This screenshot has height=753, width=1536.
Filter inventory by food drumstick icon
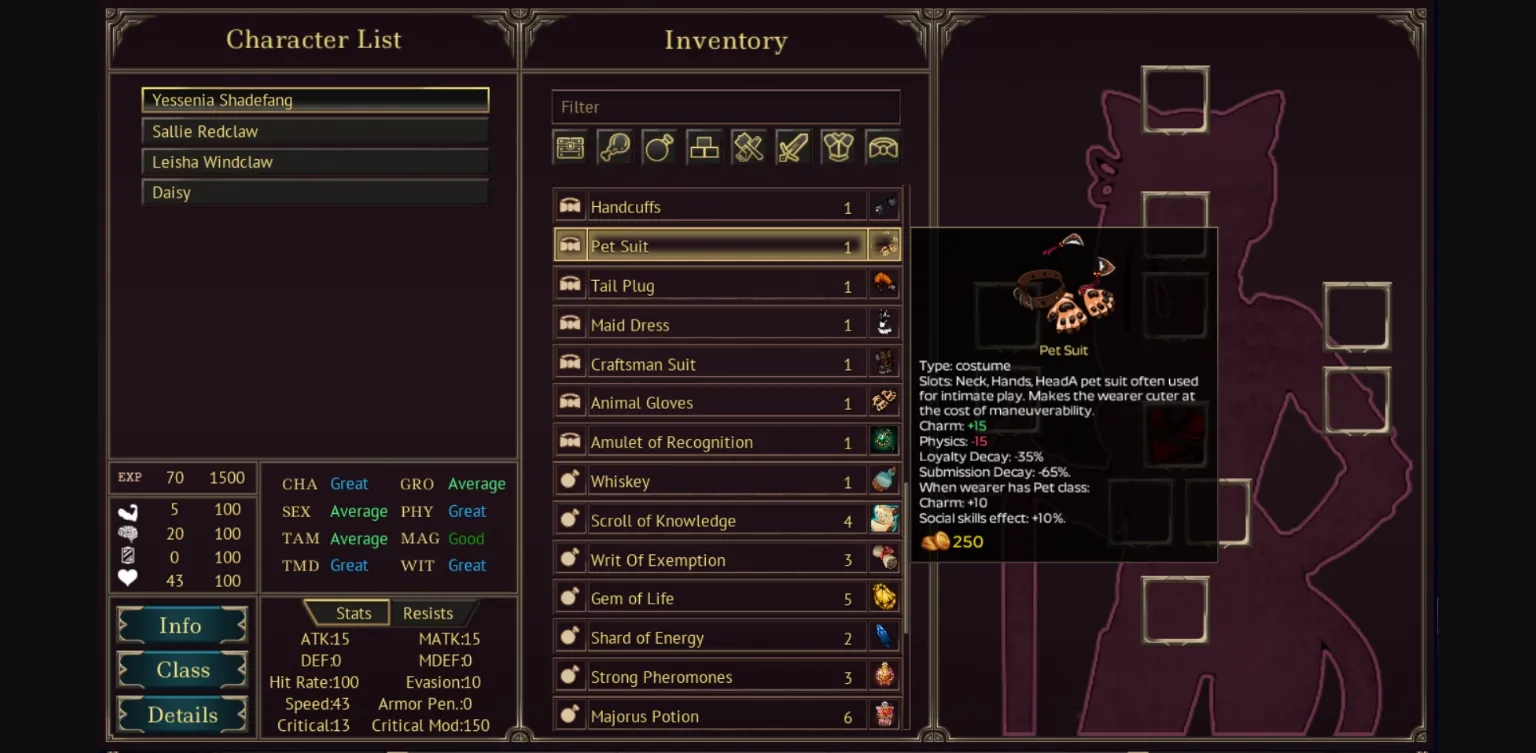point(614,148)
